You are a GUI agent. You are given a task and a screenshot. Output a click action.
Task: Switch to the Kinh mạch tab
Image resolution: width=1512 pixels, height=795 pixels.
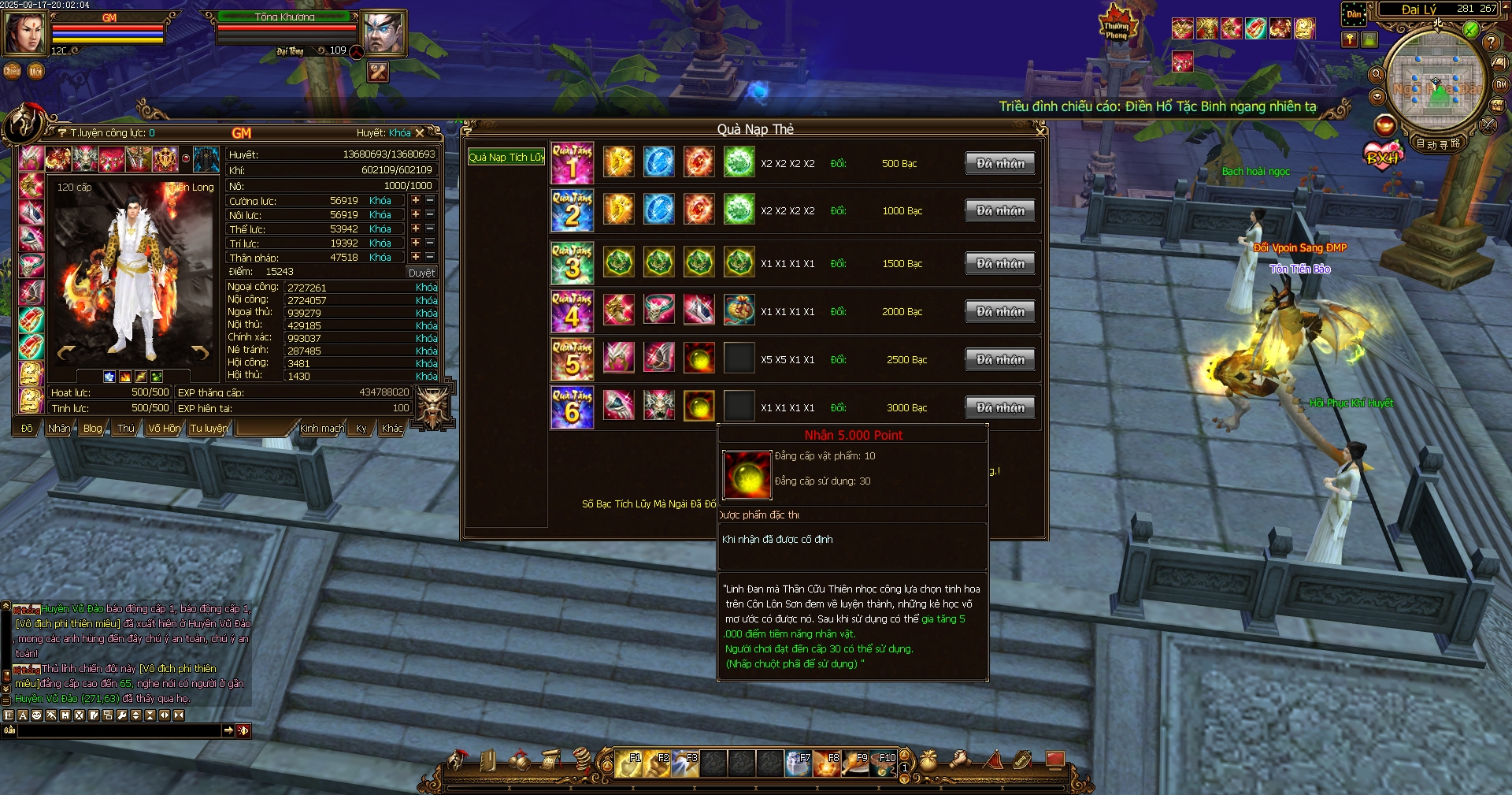(321, 429)
